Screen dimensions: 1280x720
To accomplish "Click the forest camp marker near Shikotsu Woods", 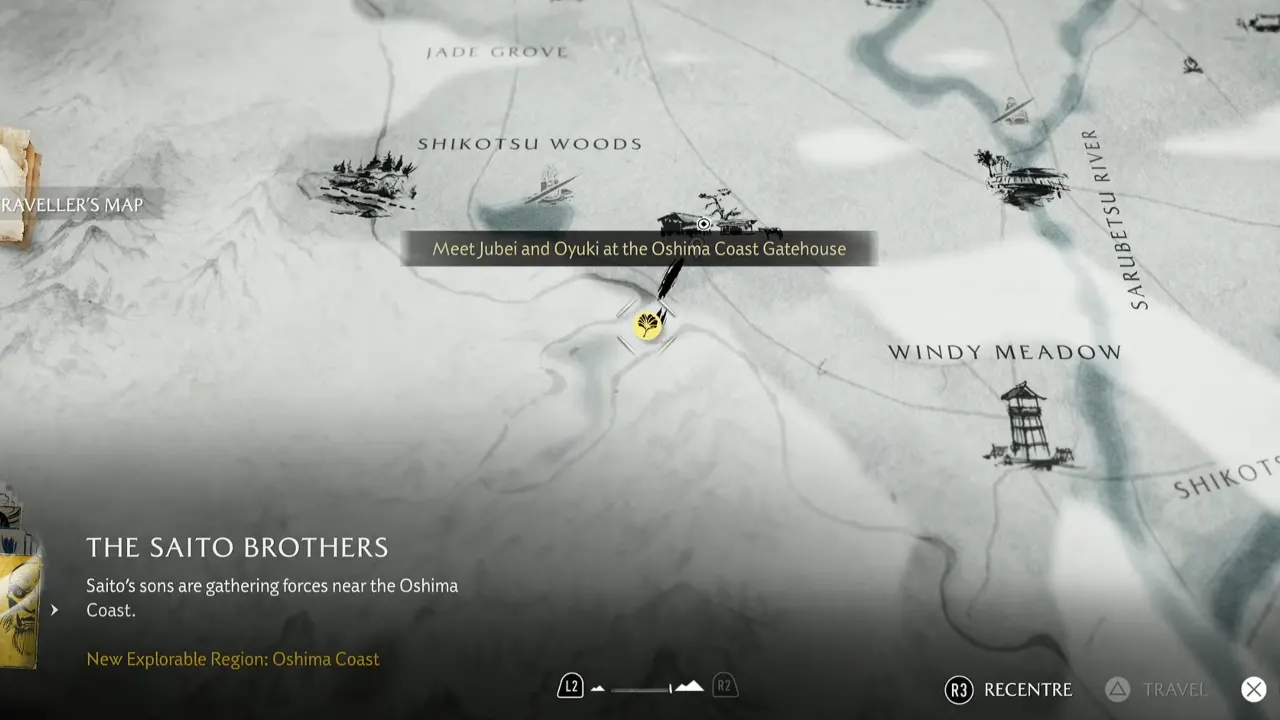I will click(x=360, y=182).
